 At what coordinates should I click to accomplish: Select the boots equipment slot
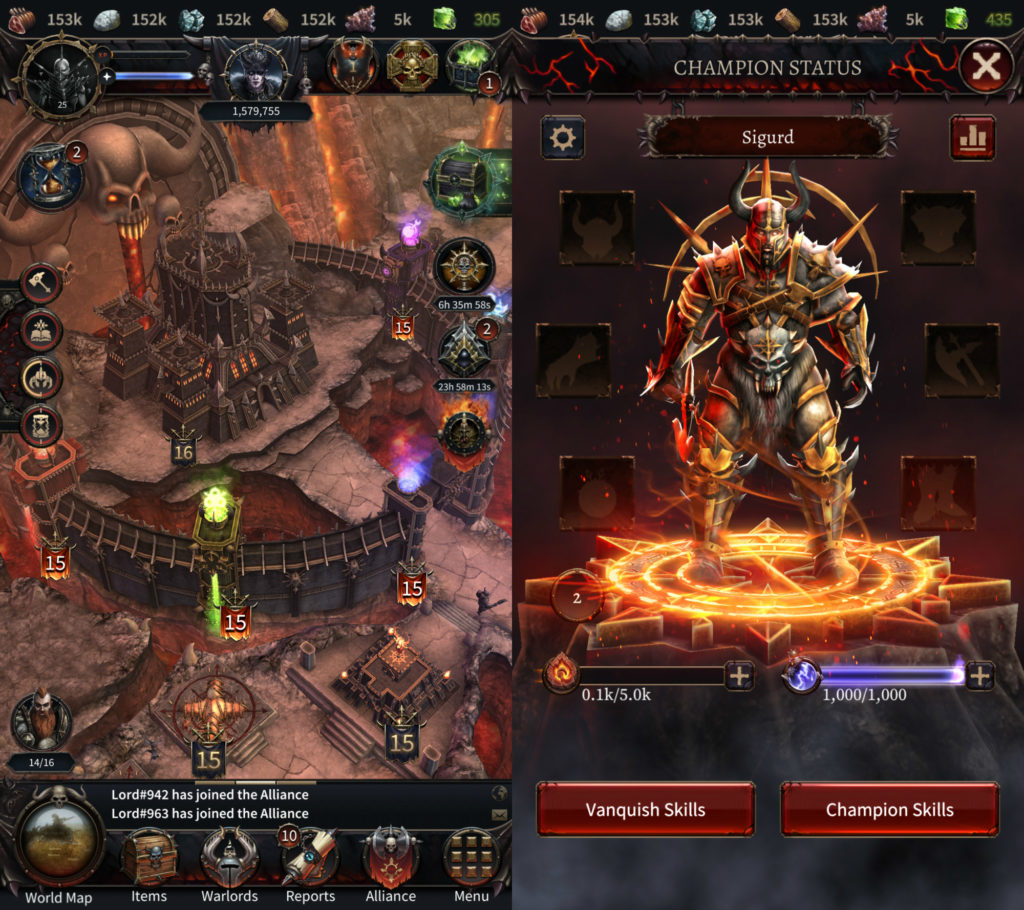tap(938, 493)
